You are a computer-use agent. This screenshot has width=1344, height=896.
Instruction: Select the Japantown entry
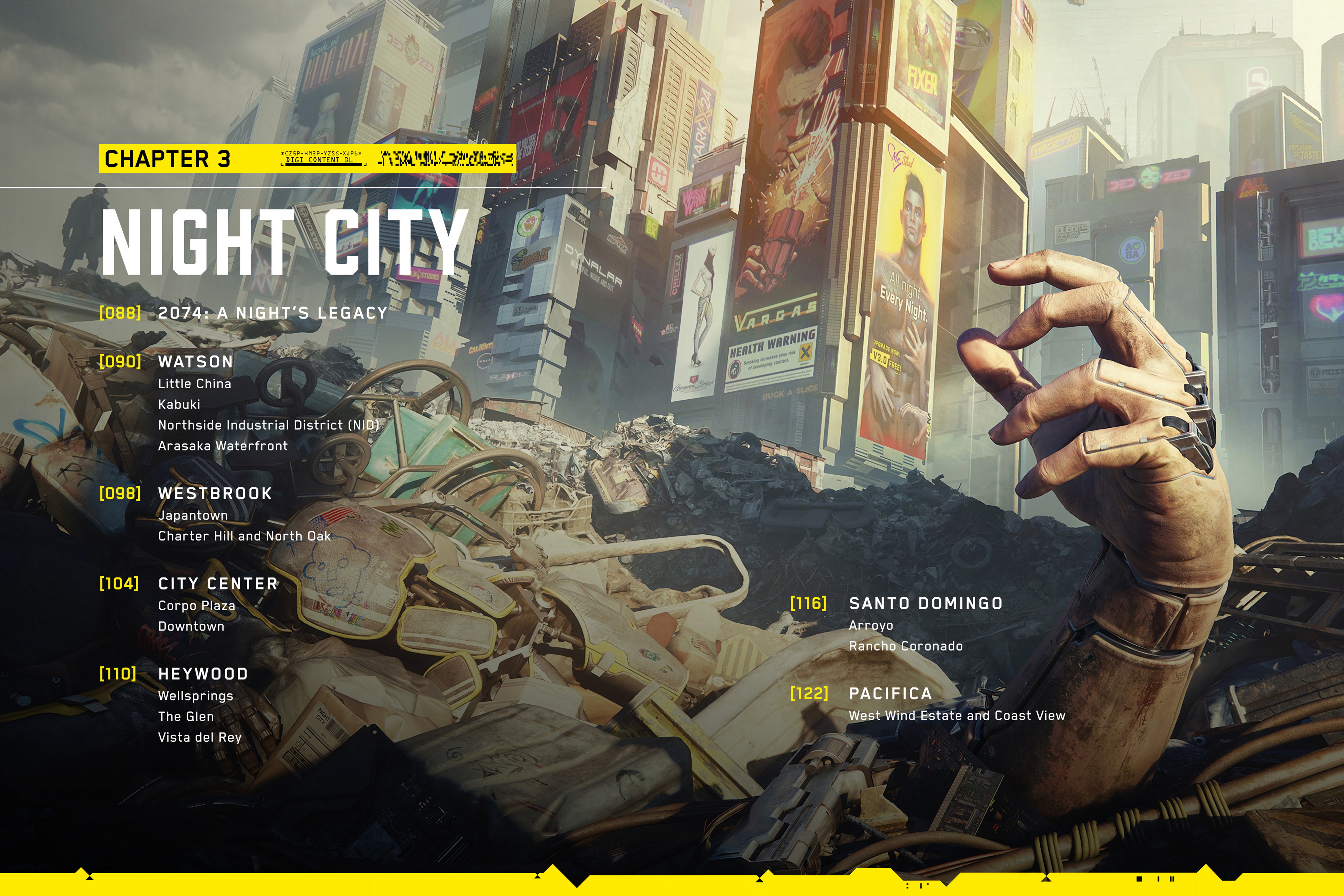pyautogui.click(x=193, y=516)
